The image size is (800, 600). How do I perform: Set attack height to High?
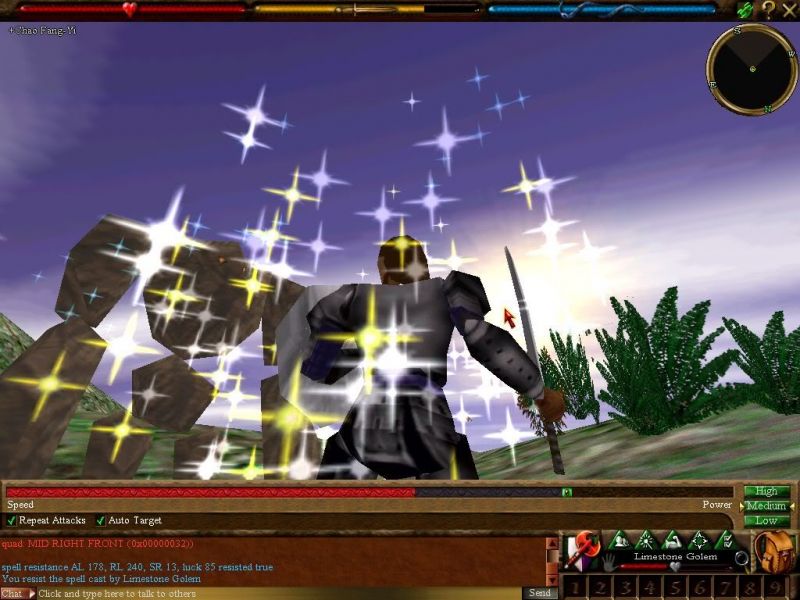click(766, 491)
